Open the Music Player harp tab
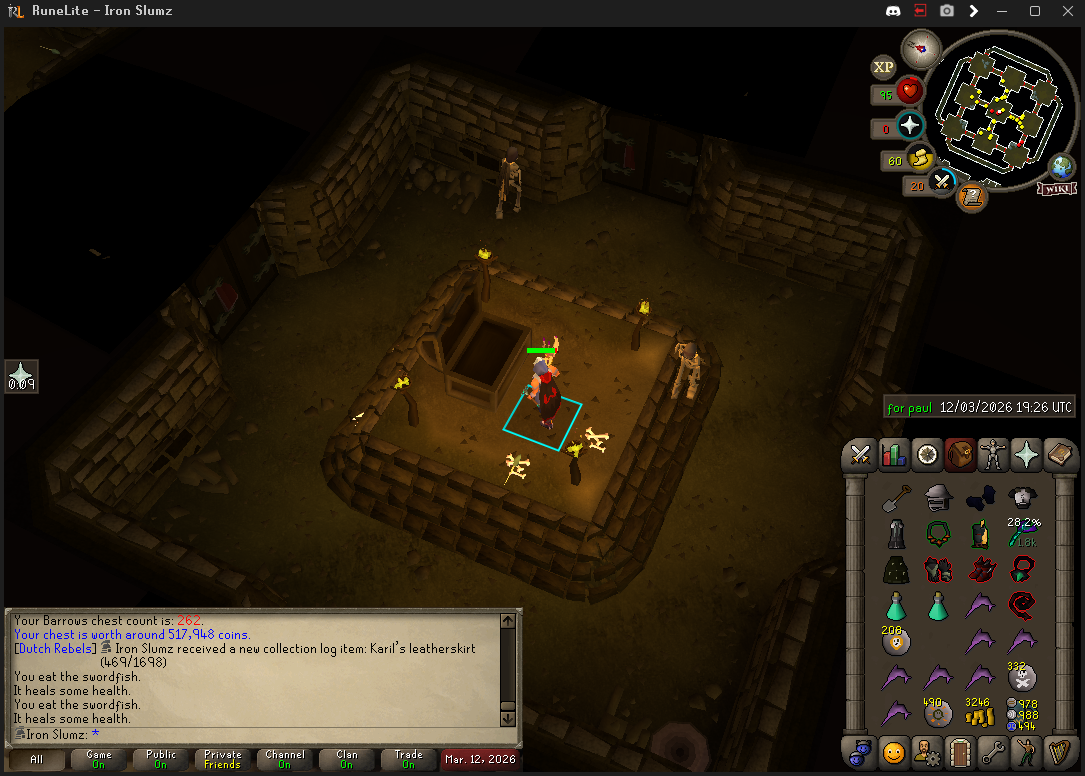Viewport: 1085px width, 776px height. pyautogui.click(x=1059, y=751)
